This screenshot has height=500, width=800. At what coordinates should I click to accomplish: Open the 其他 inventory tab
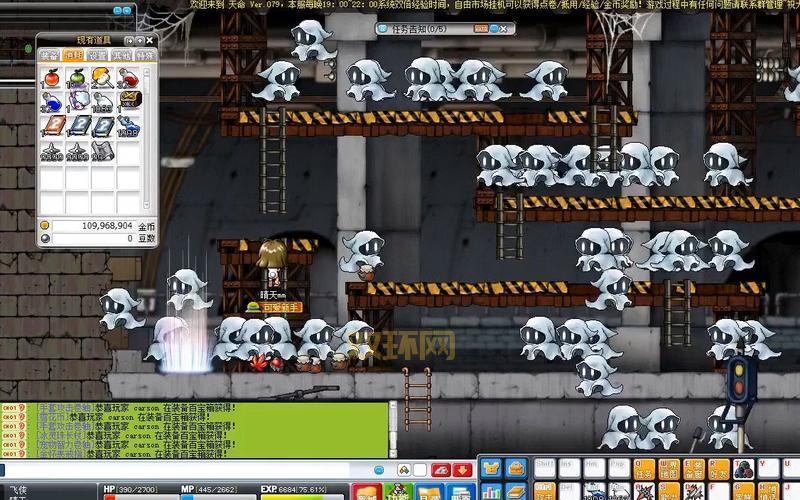point(121,56)
